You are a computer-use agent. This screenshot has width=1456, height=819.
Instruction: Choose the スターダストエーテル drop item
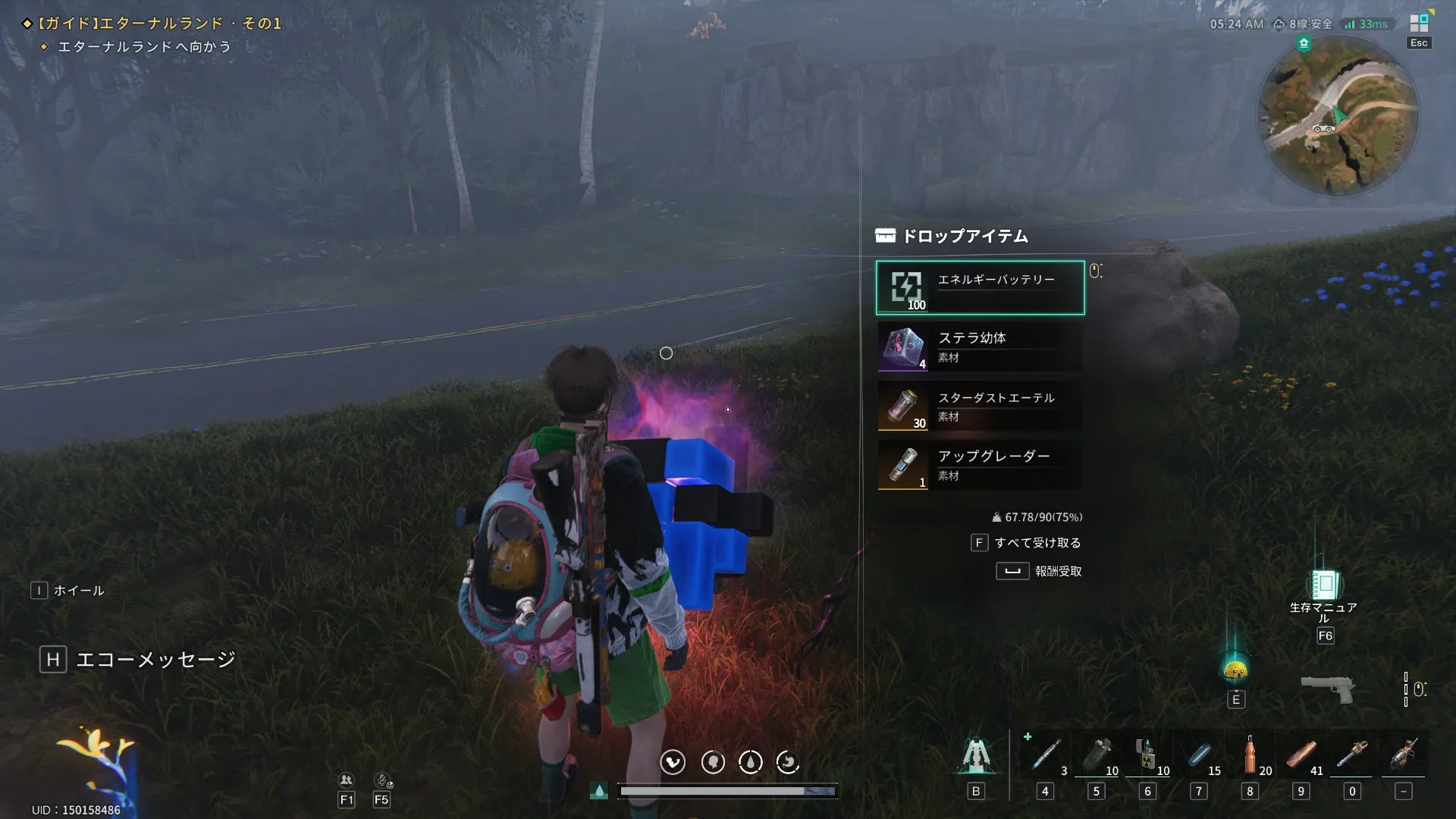point(980,406)
